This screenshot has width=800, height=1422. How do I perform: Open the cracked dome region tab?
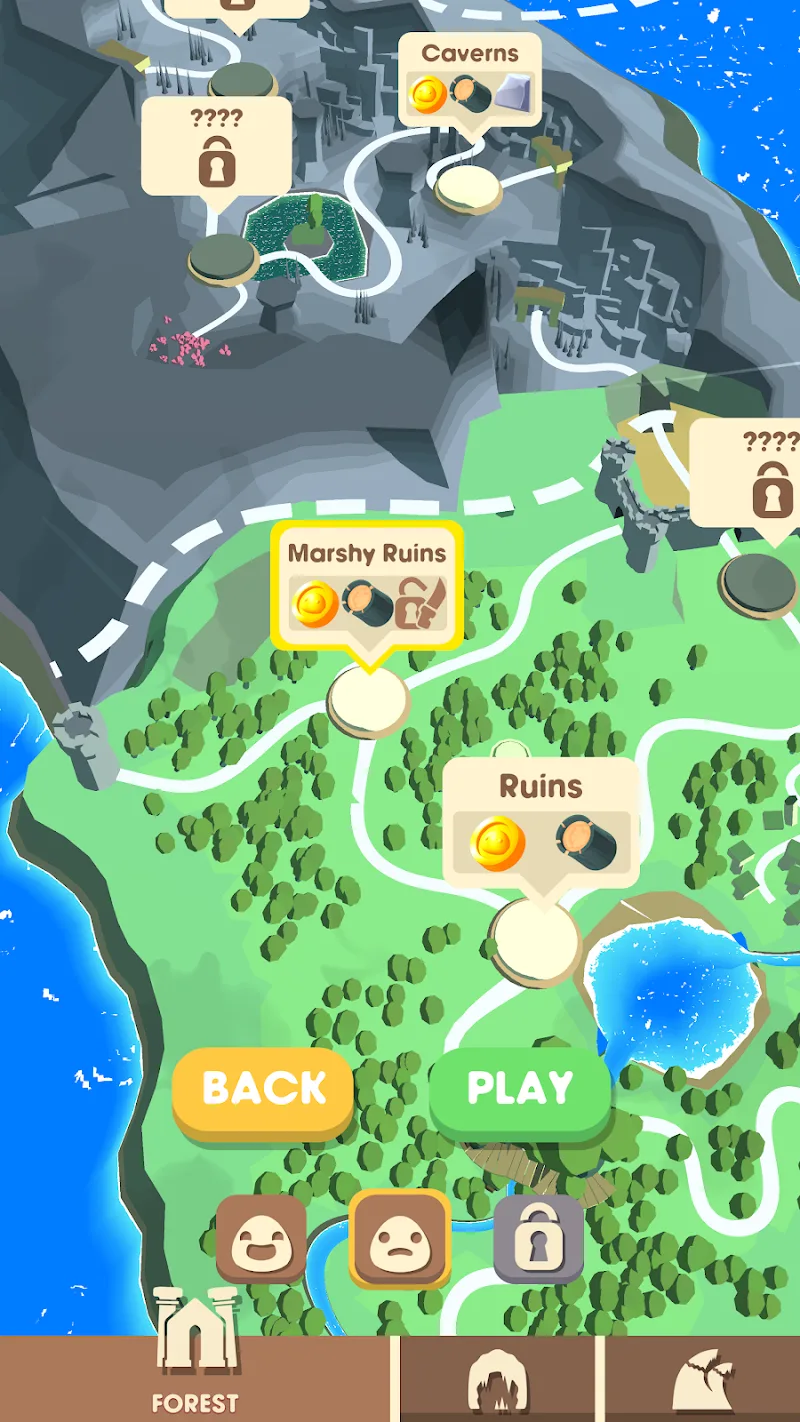pyautogui.click(x=702, y=1380)
